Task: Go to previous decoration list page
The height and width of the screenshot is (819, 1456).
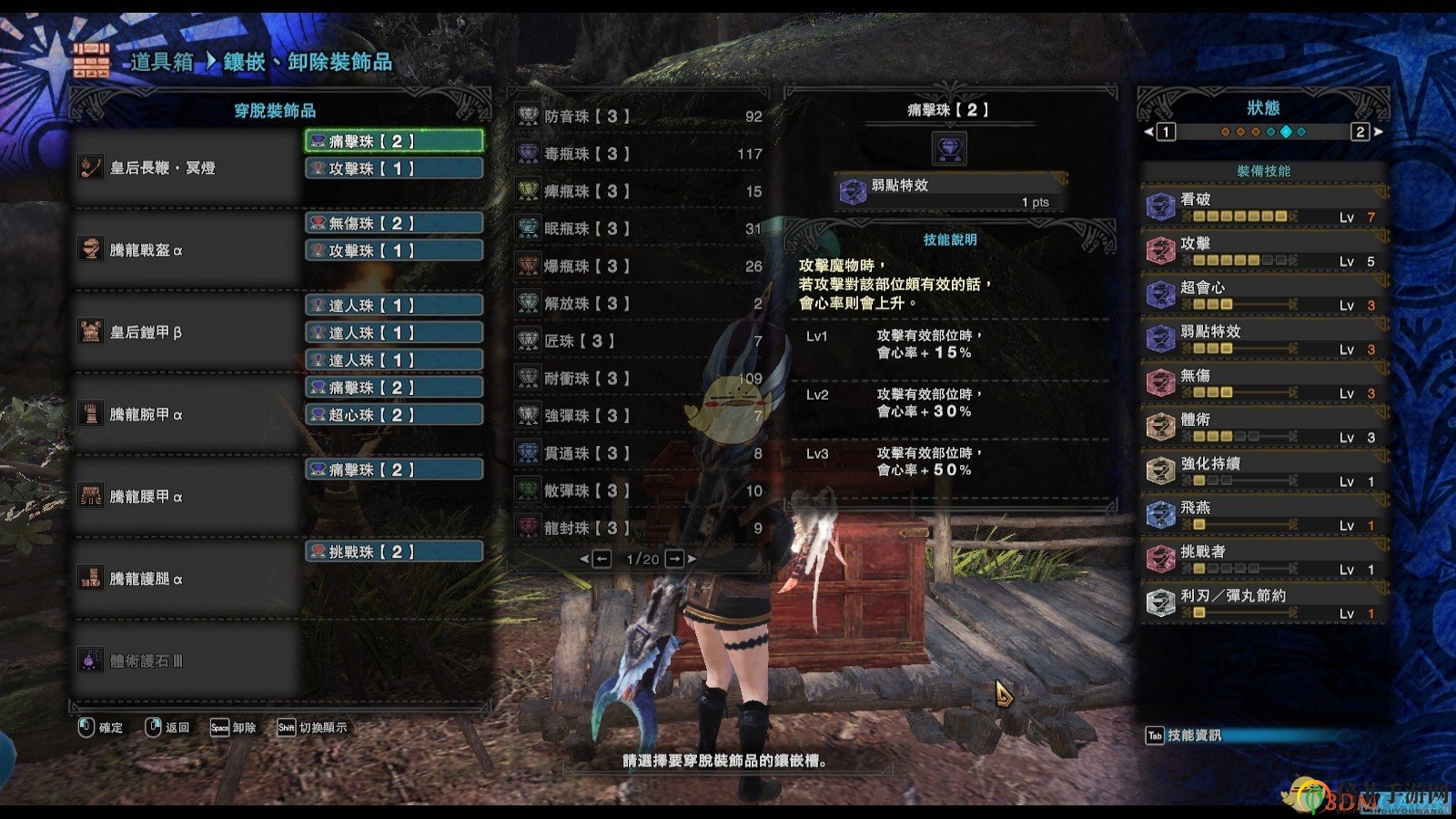Action: [602, 559]
